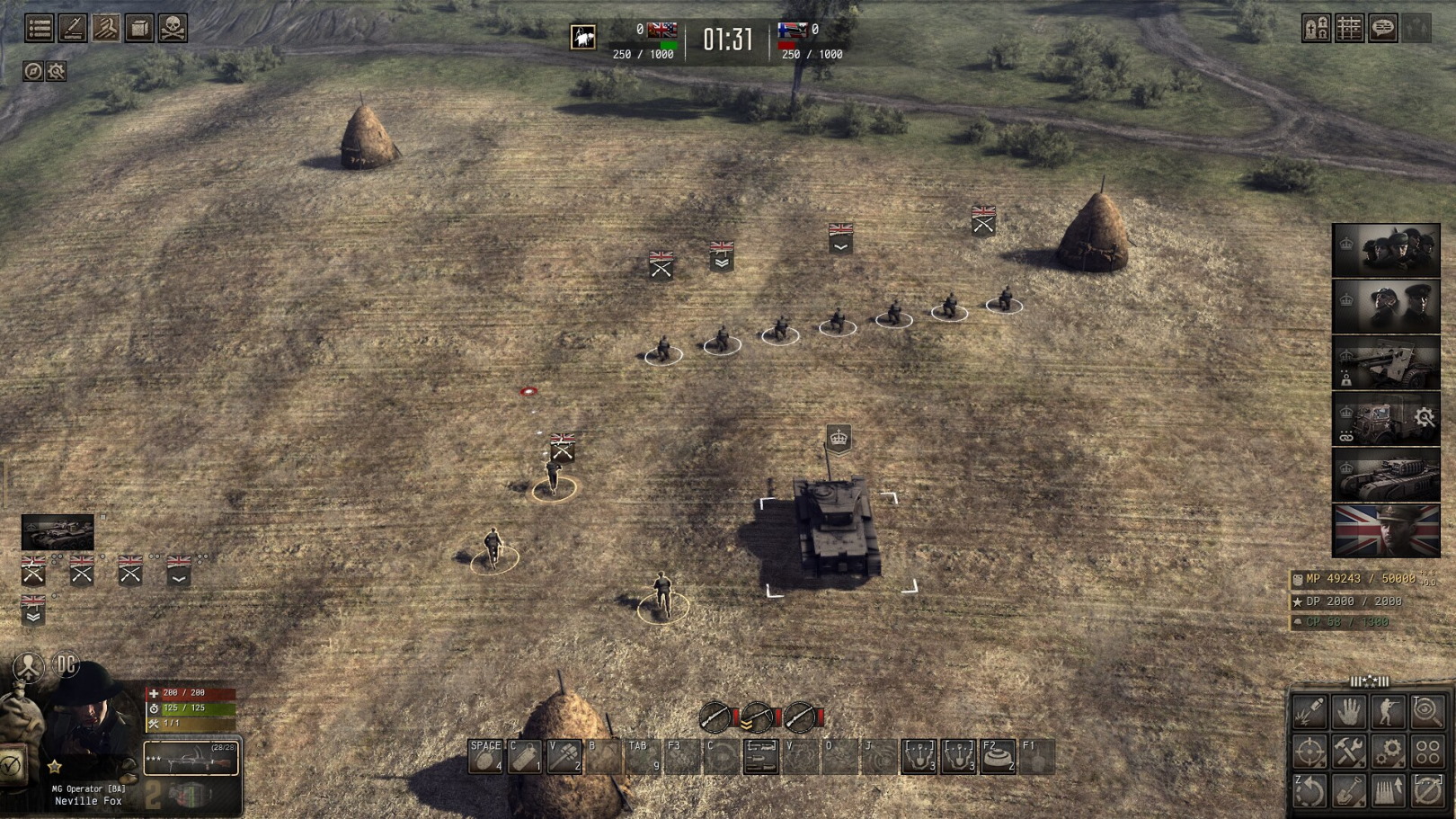The width and height of the screenshot is (1456, 819).
Task: Choose the artillery gun unit card
Action: (1386, 362)
